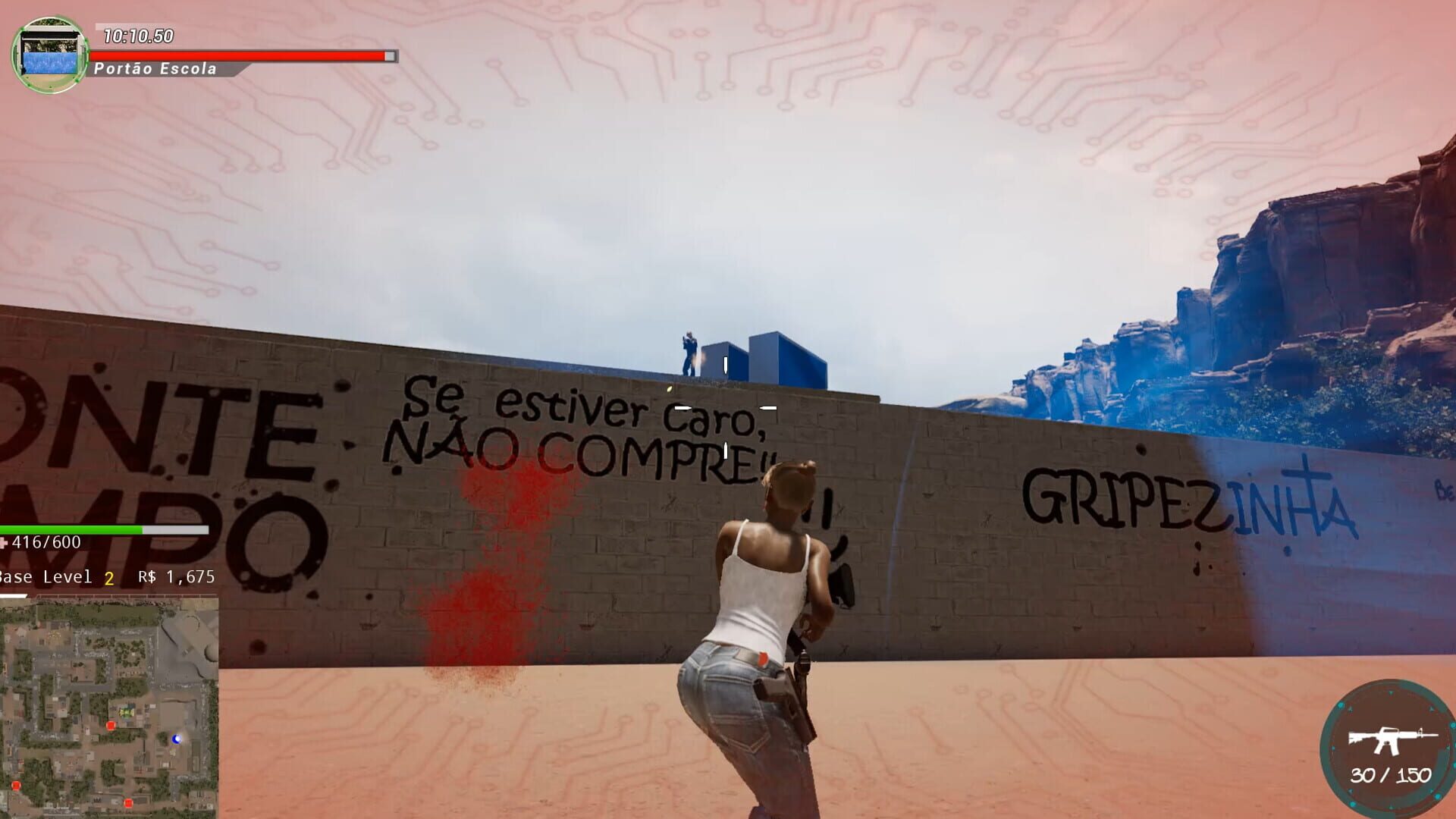This screenshot has height=819, width=1456.
Task: Click the blue player dot on the minimap
Action: 177,739
